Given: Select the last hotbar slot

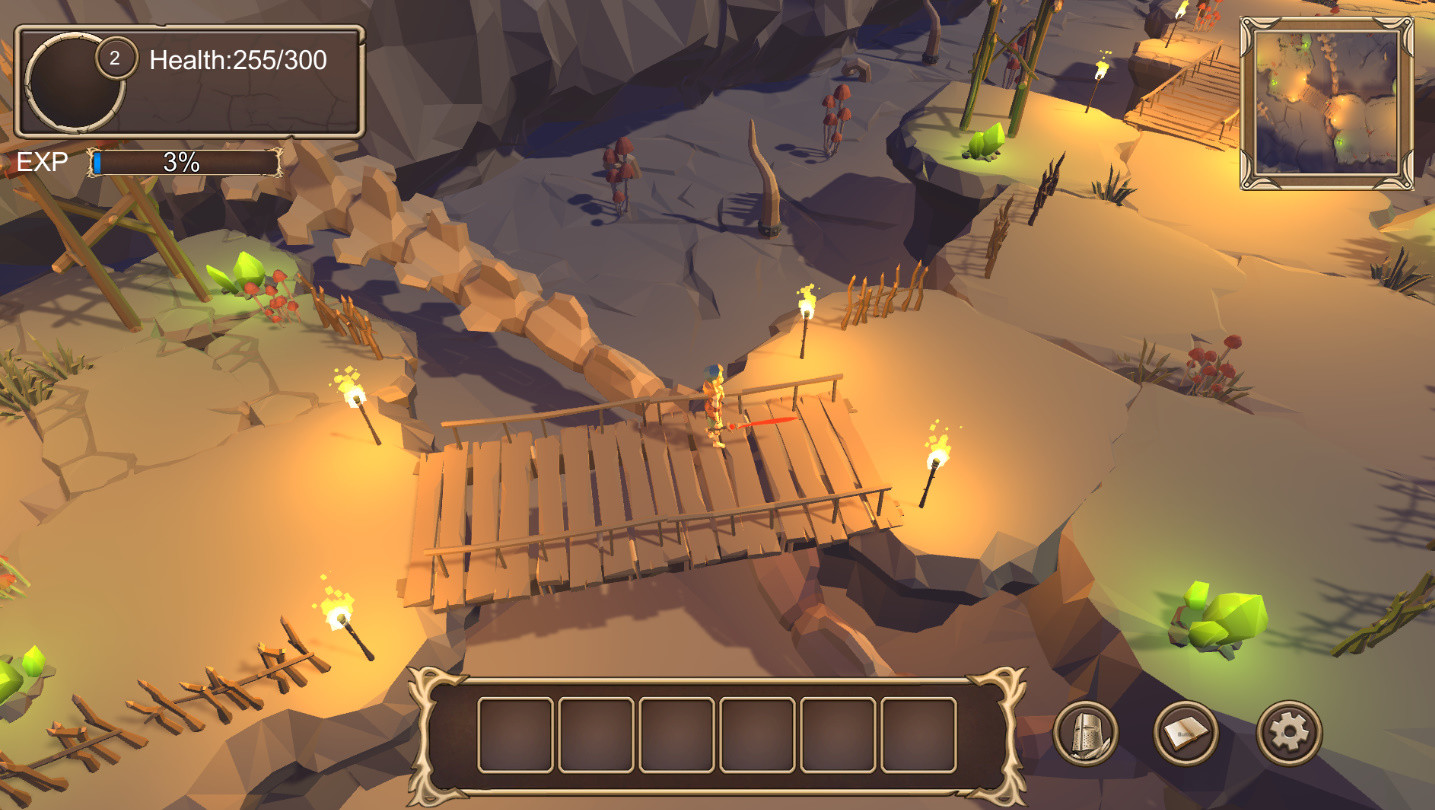Looking at the screenshot, I should pos(916,734).
